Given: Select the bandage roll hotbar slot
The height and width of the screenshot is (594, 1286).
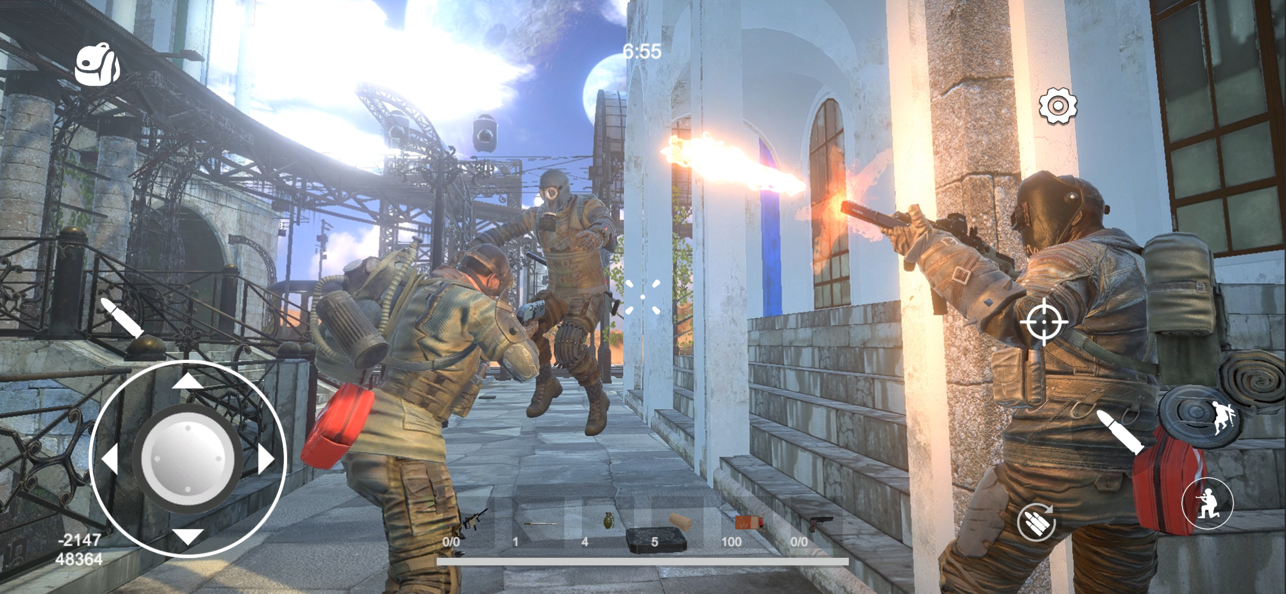Looking at the screenshot, I should (x=680, y=521).
